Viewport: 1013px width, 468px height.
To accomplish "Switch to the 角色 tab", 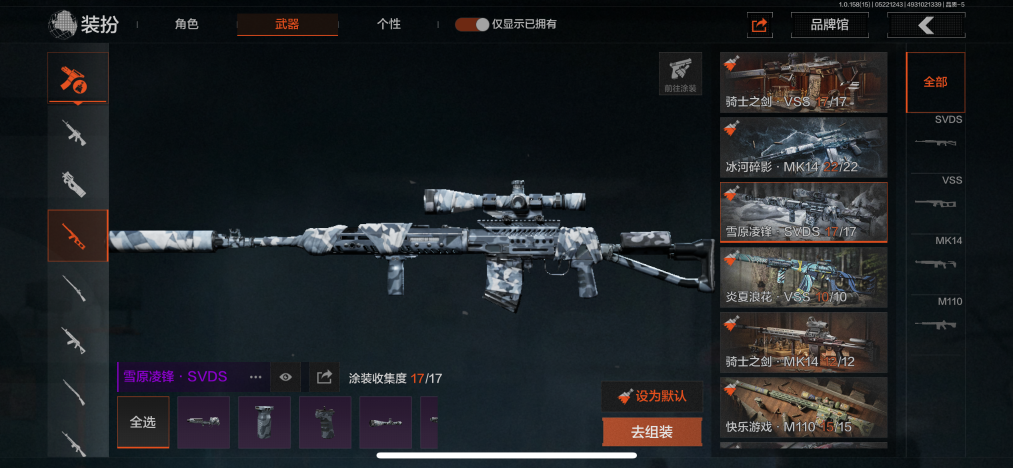I will (186, 24).
